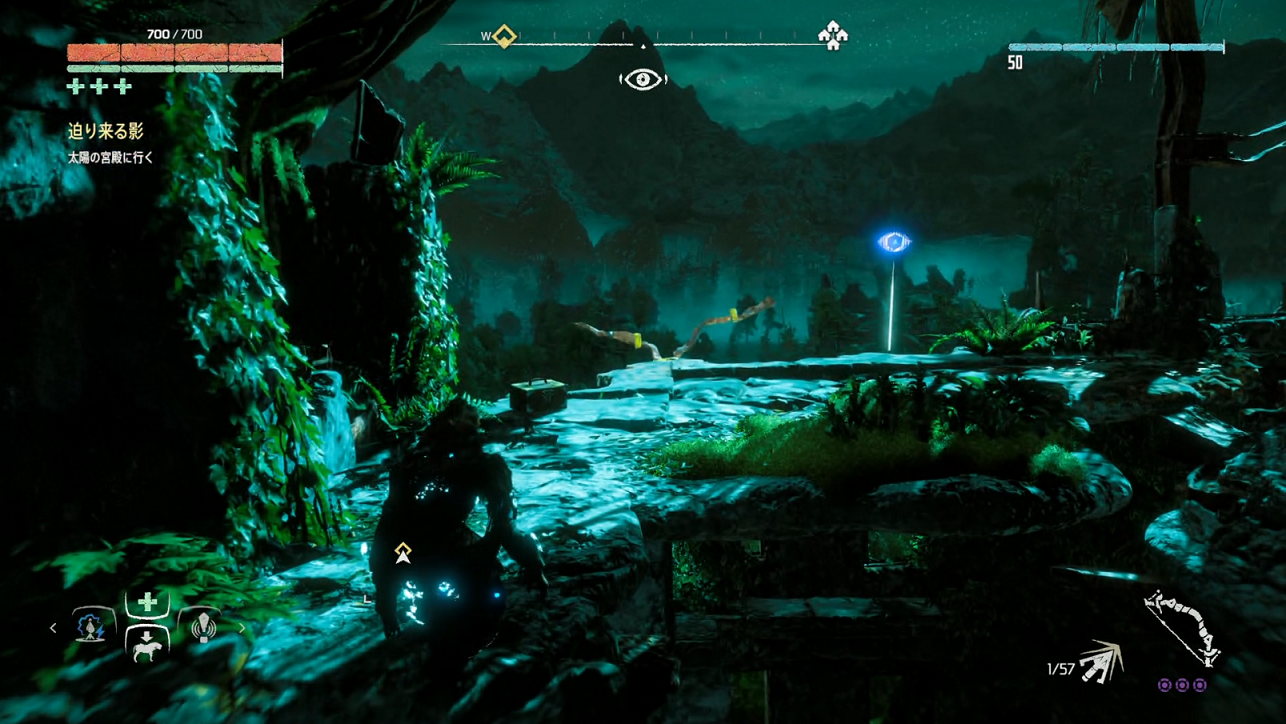Screen dimensions: 1286x724
Task: Click the arrow ammo type icon
Action: 1100,661
